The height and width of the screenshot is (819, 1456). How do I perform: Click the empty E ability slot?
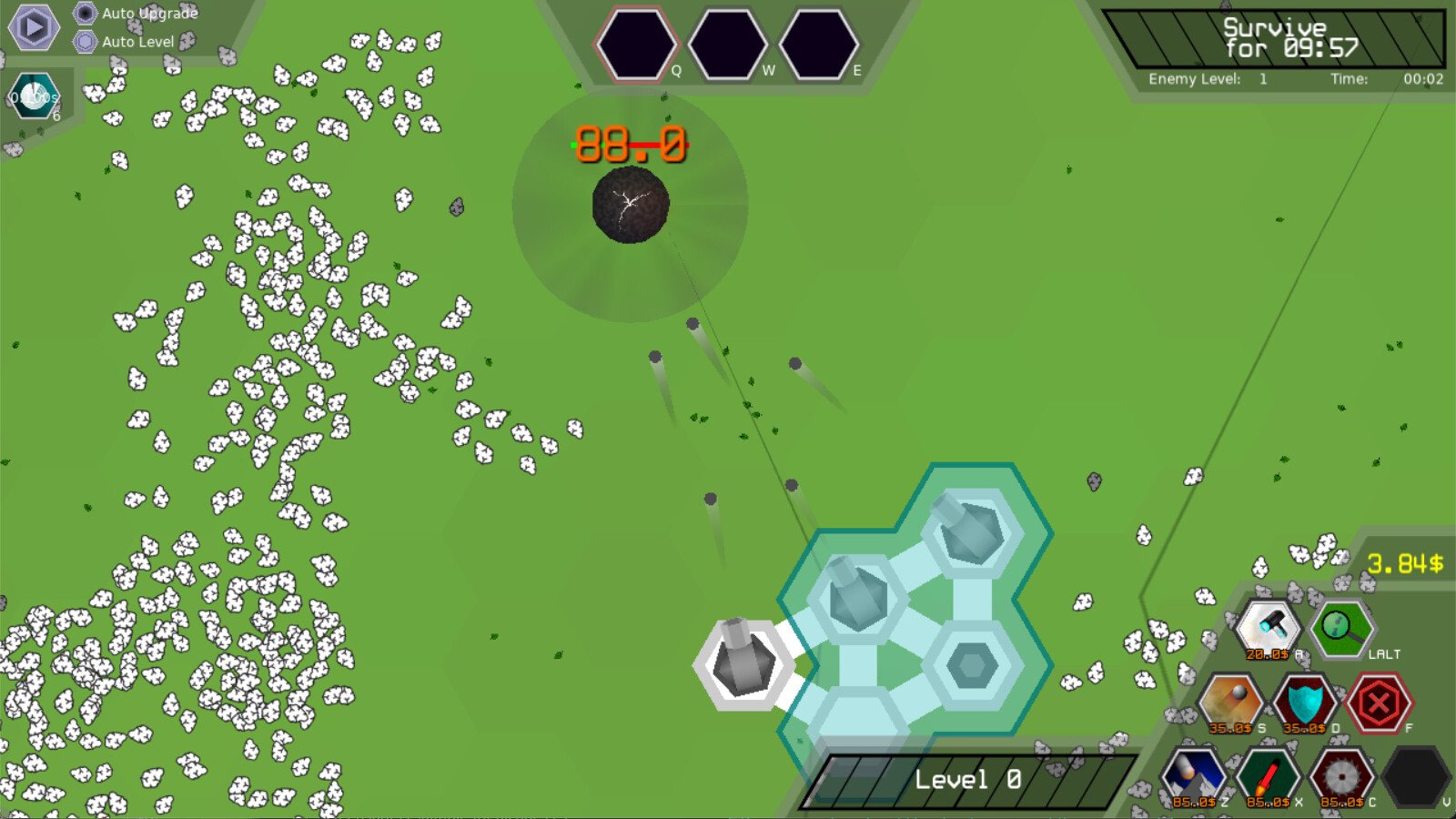[x=816, y=43]
